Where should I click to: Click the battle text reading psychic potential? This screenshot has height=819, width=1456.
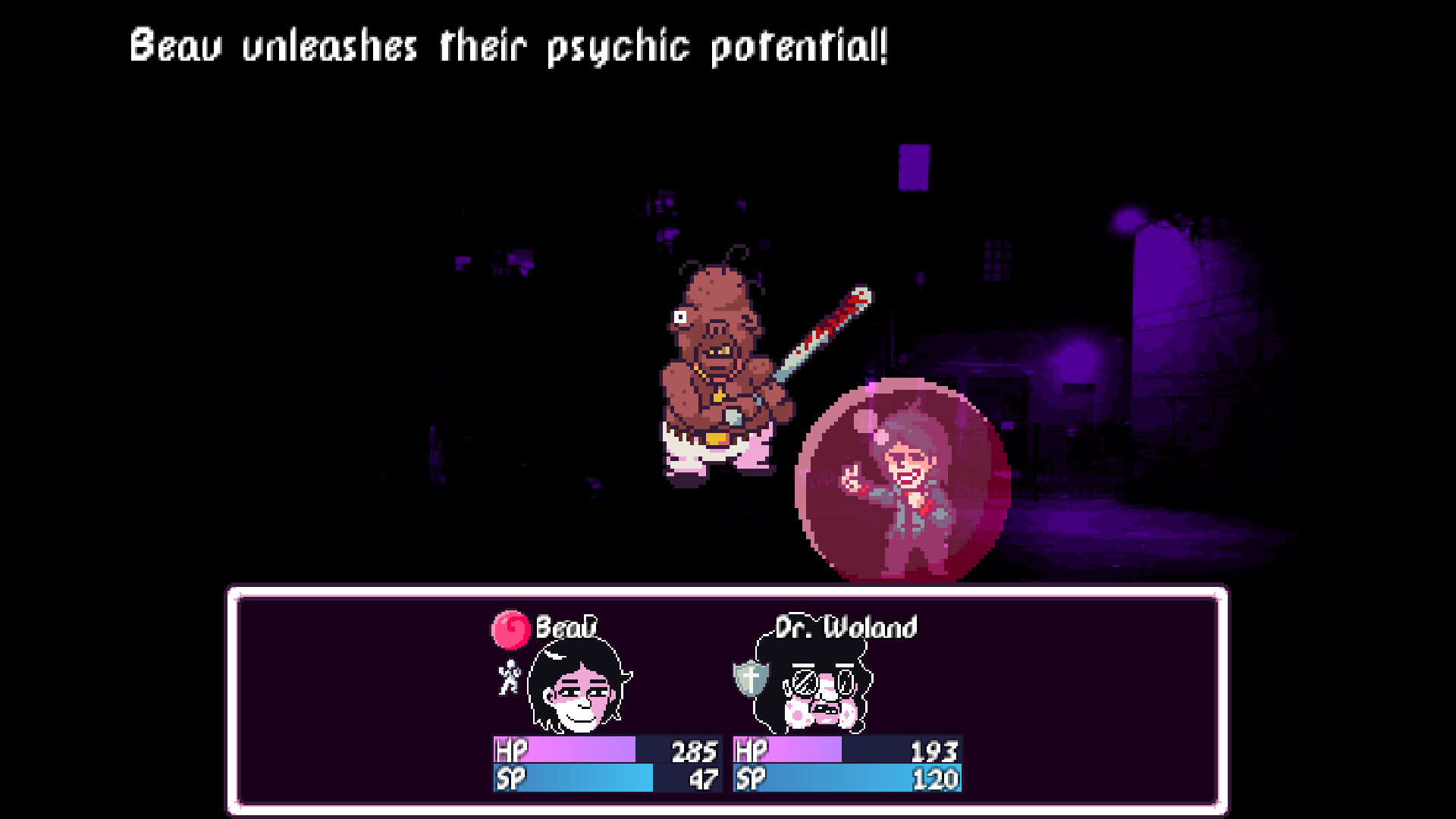796,45
